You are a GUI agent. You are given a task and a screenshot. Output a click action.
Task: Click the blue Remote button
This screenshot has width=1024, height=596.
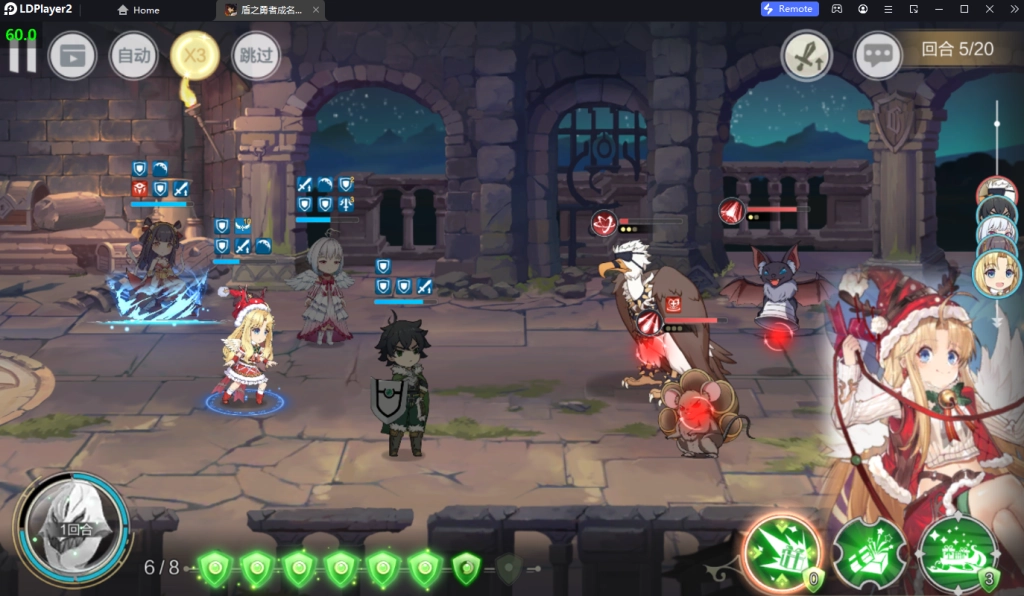tap(789, 9)
